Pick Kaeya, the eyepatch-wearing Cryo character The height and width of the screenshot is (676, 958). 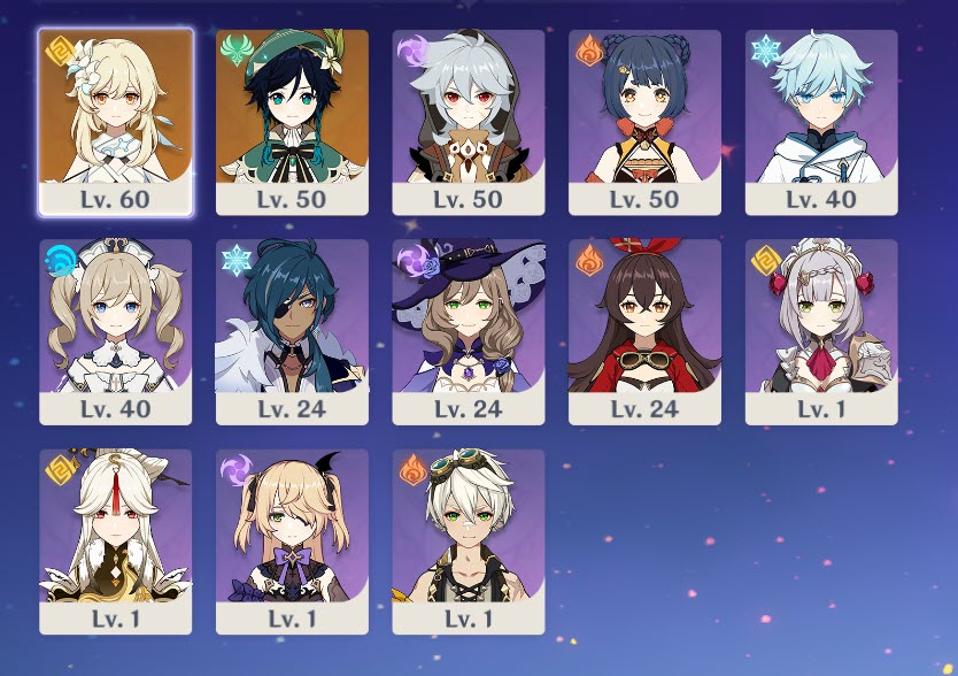292,331
